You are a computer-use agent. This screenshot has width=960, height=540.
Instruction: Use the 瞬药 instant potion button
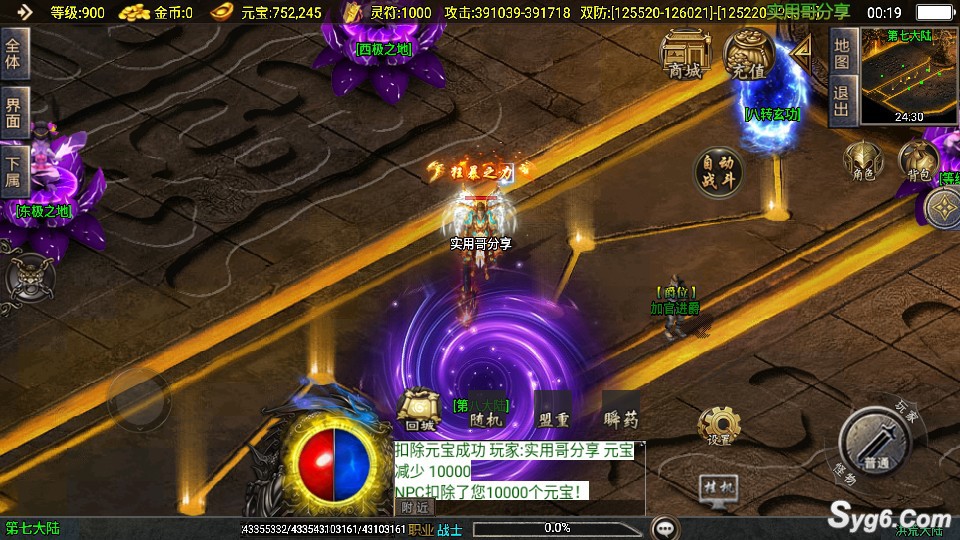pos(620,413)
